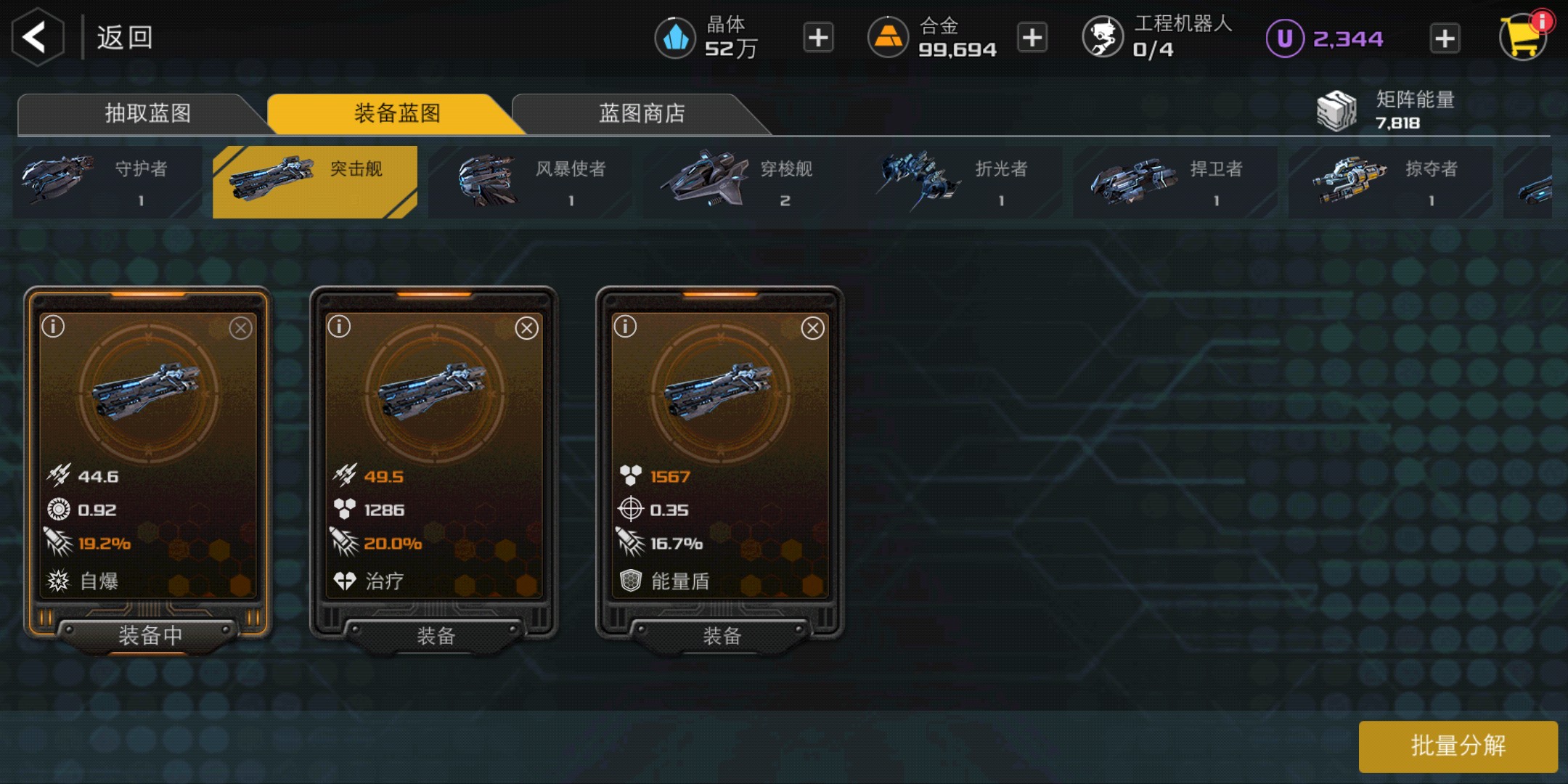Open the shopping cart store
This screenshot has width=1568, height=784.
coord(1523,36)
